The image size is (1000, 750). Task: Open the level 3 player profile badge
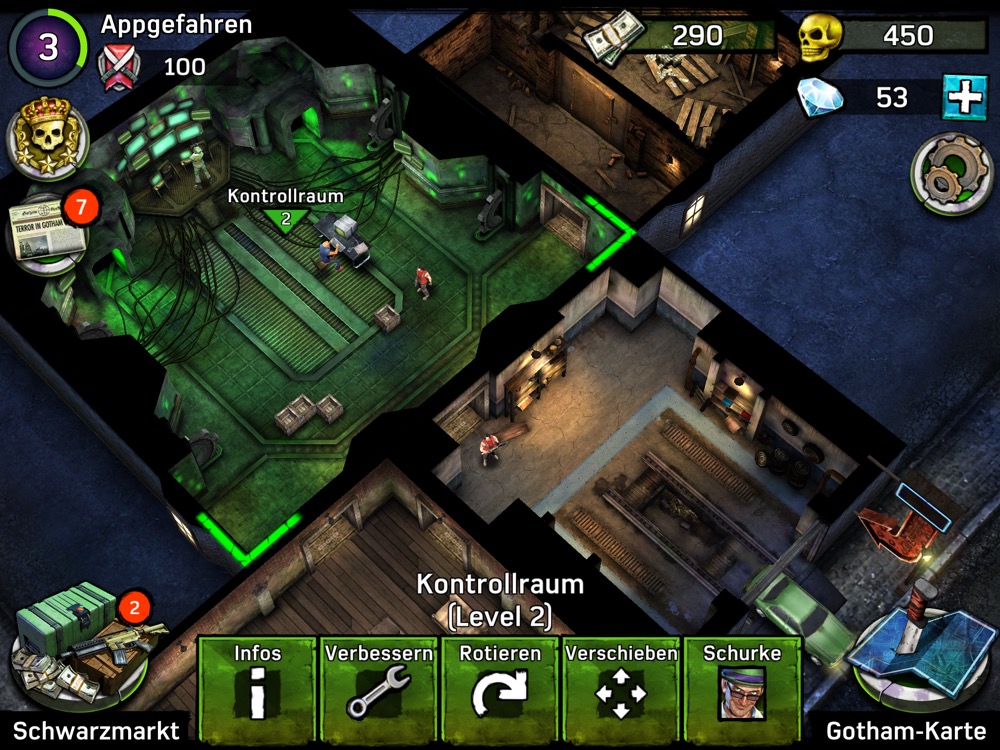click(48, 48)
